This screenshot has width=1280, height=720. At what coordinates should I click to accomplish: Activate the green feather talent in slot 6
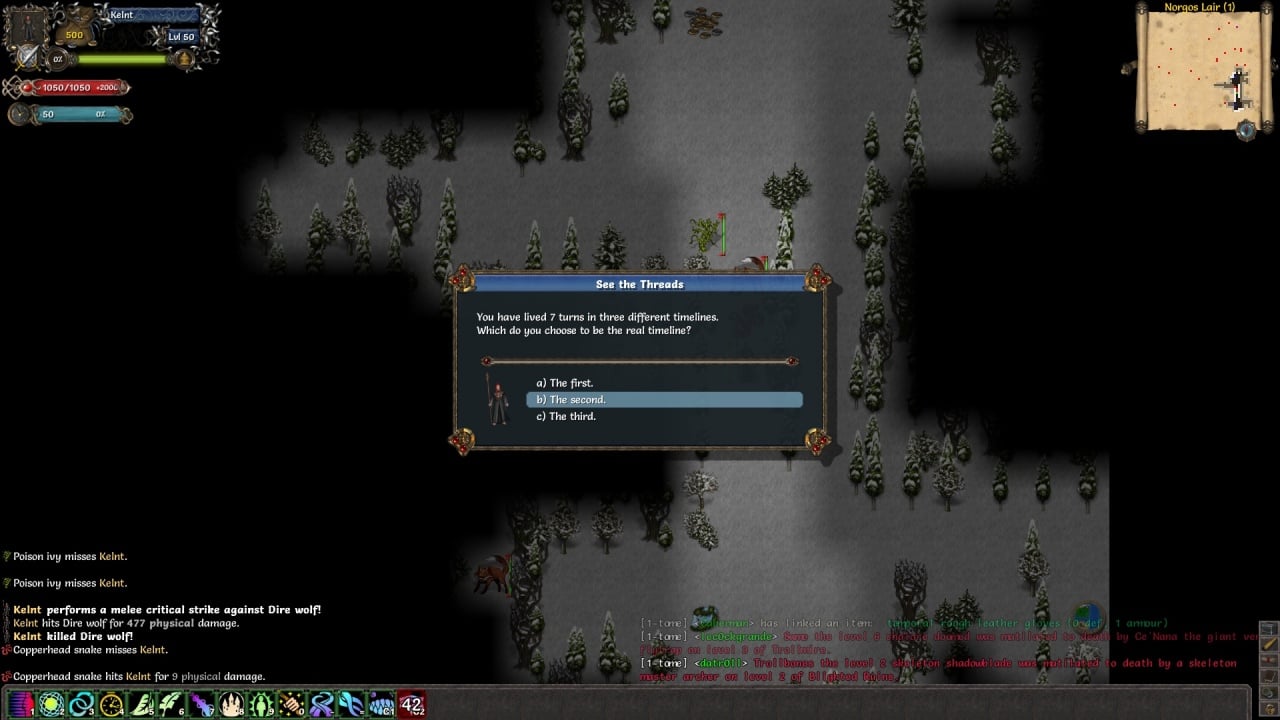[171, 704]
